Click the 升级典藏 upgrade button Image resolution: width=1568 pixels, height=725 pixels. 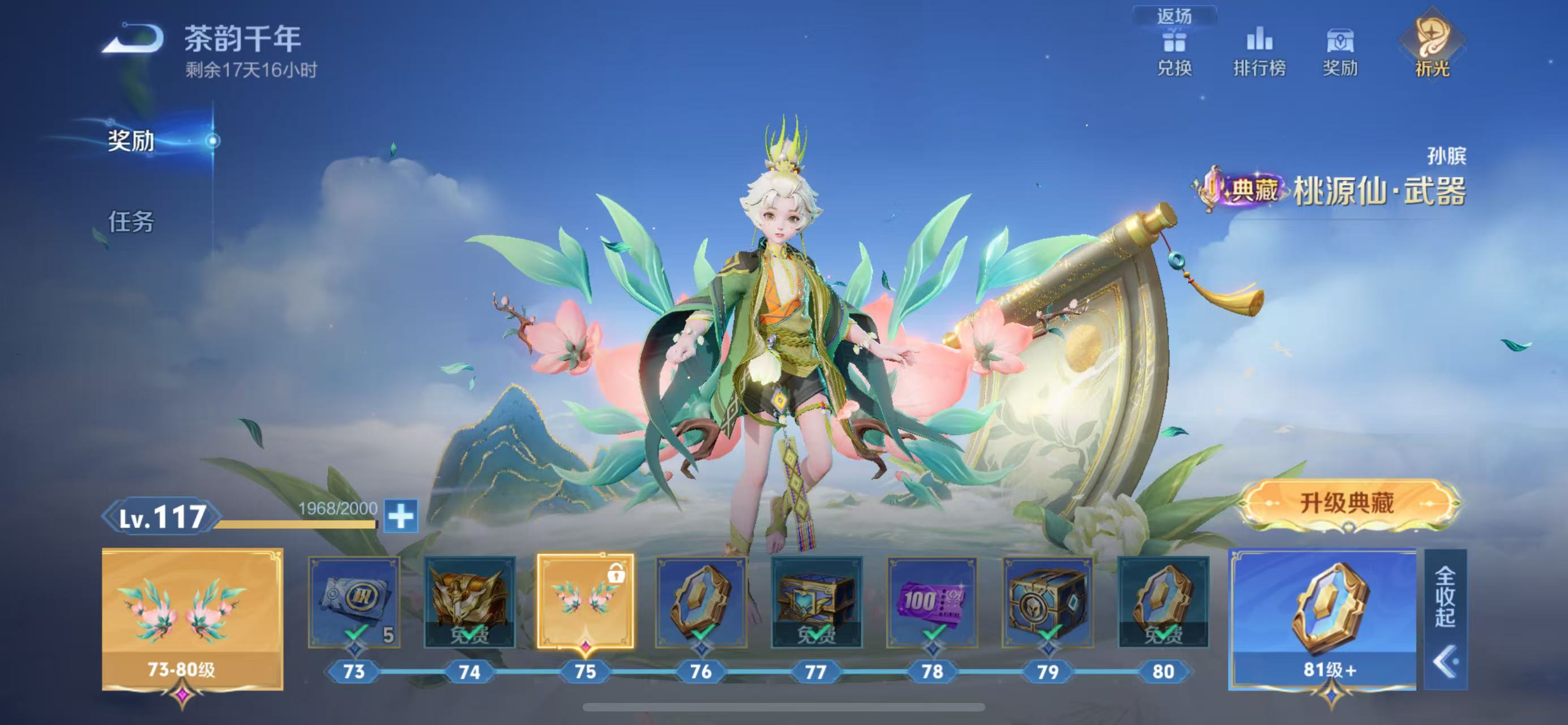[x=1347, y=504]
